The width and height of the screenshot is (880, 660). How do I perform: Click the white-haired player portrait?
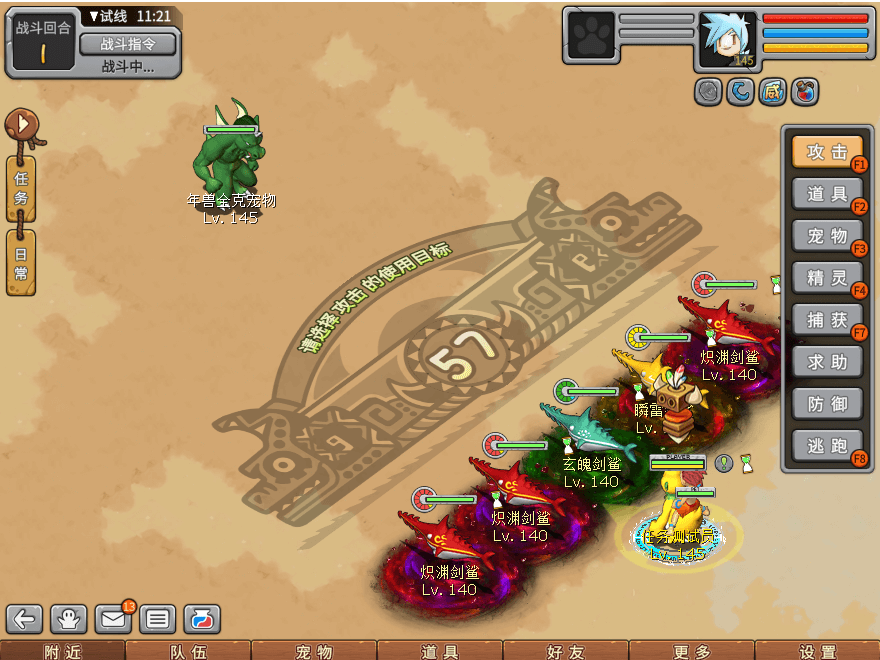pos(727,40)
